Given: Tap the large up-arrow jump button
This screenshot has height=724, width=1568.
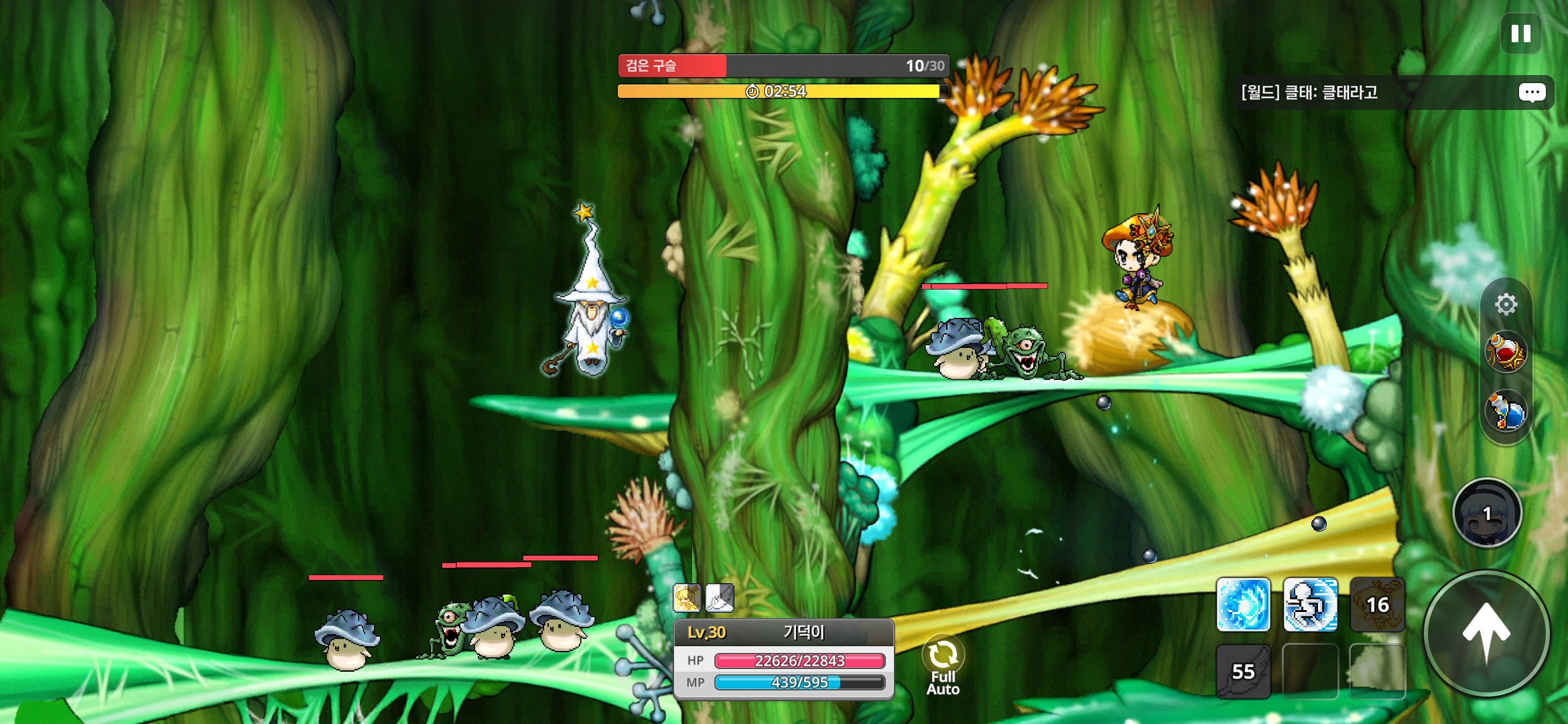Looking at the screenshot, I should tap(1486, 632).
